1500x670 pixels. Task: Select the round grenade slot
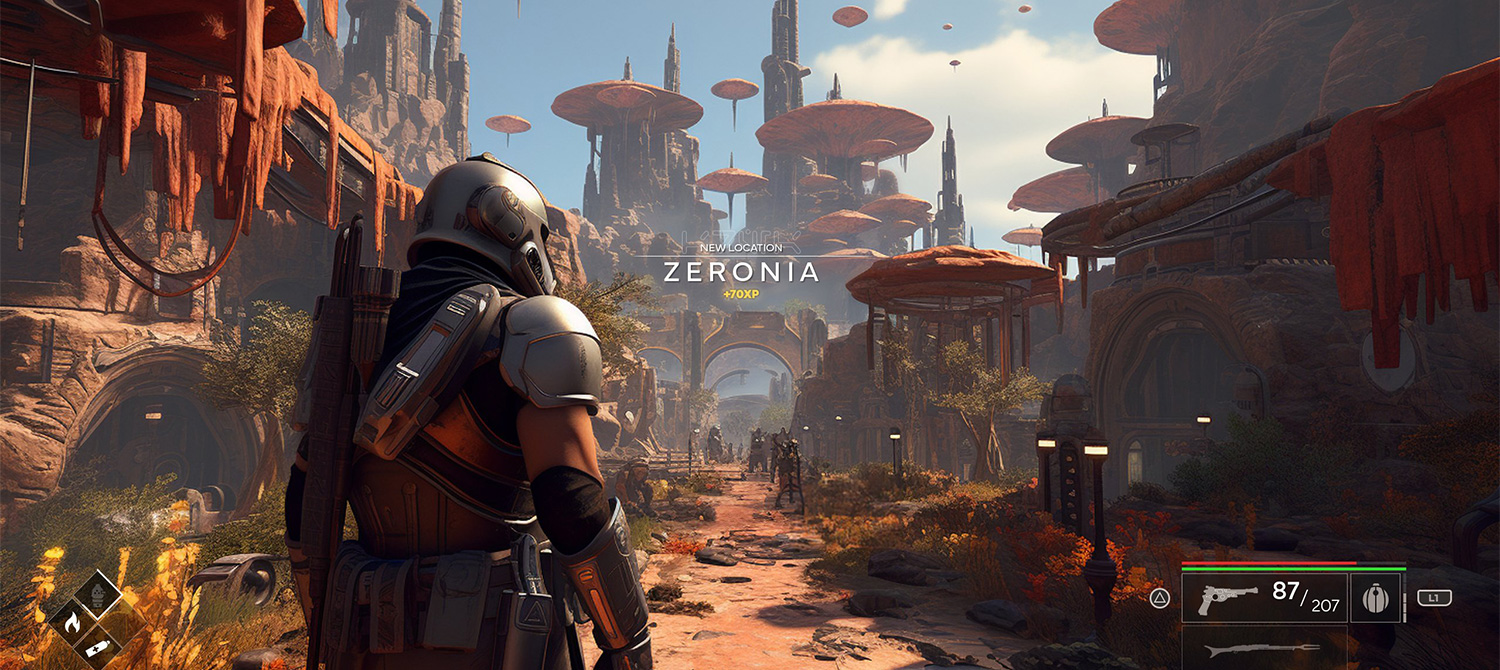1374,599
